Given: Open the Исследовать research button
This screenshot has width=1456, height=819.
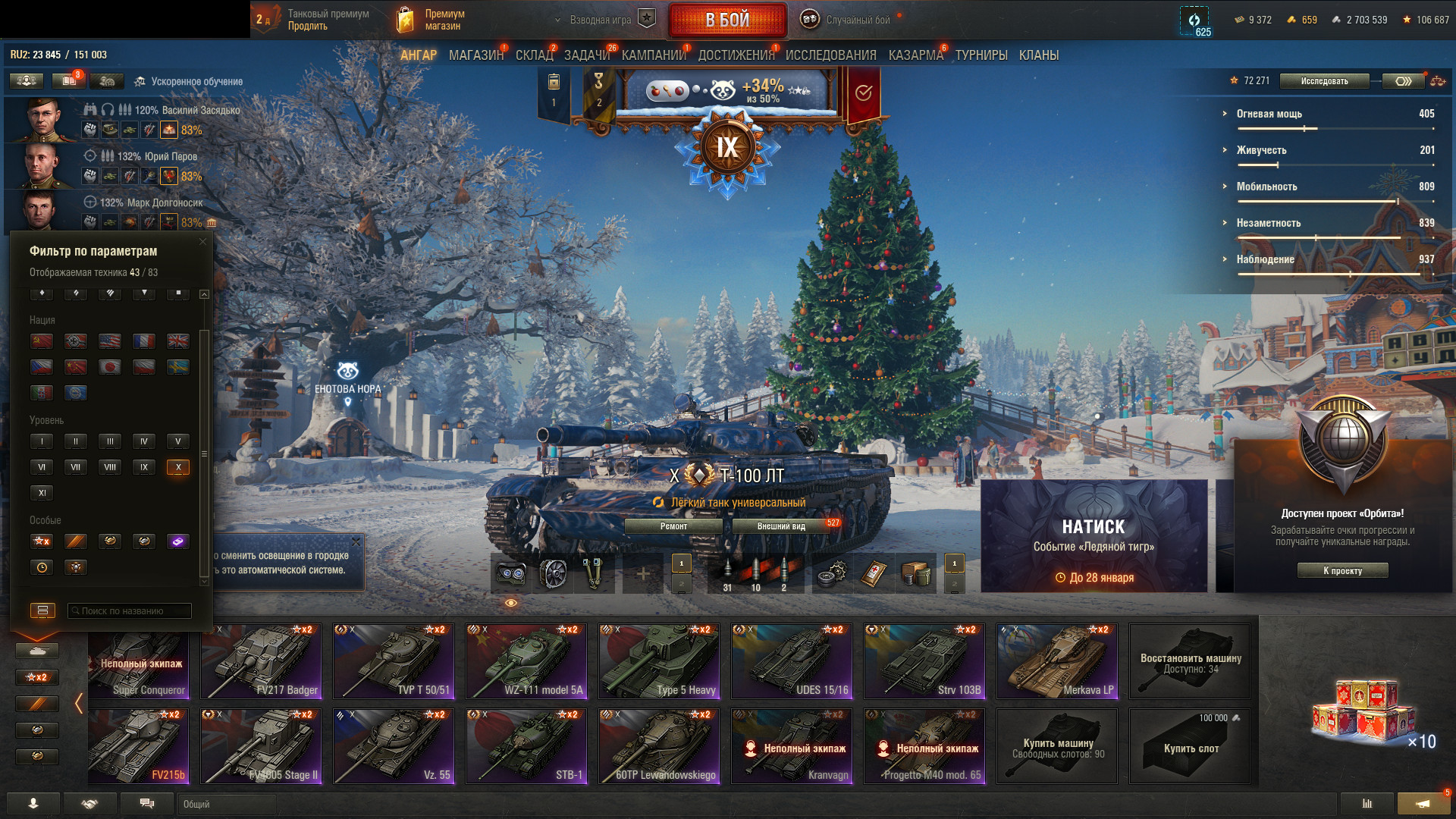Looking at the screenshot, I should 1324,81.
